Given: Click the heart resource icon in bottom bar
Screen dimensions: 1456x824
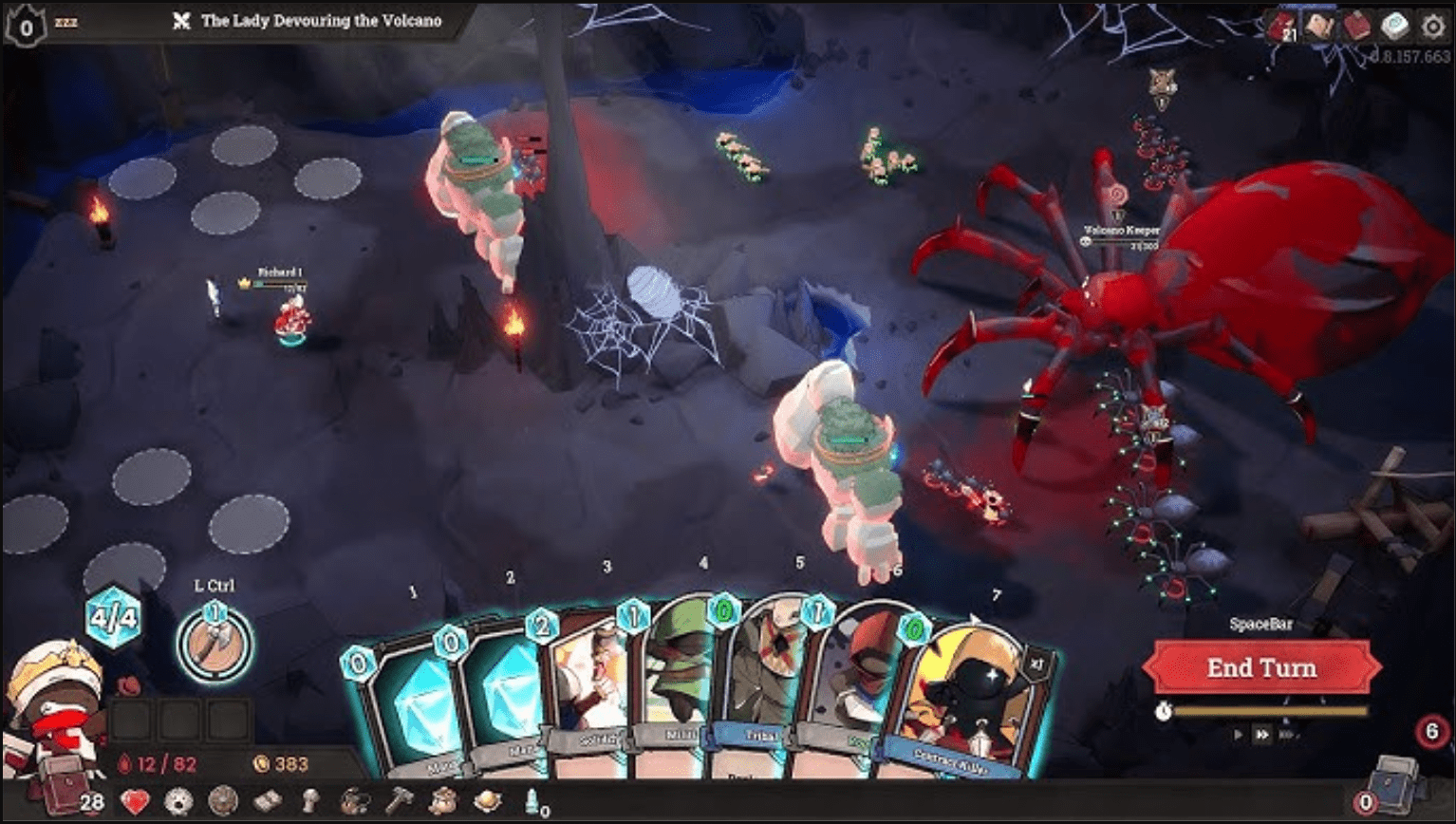Looking at the screenshot, I should click(136, 802).
